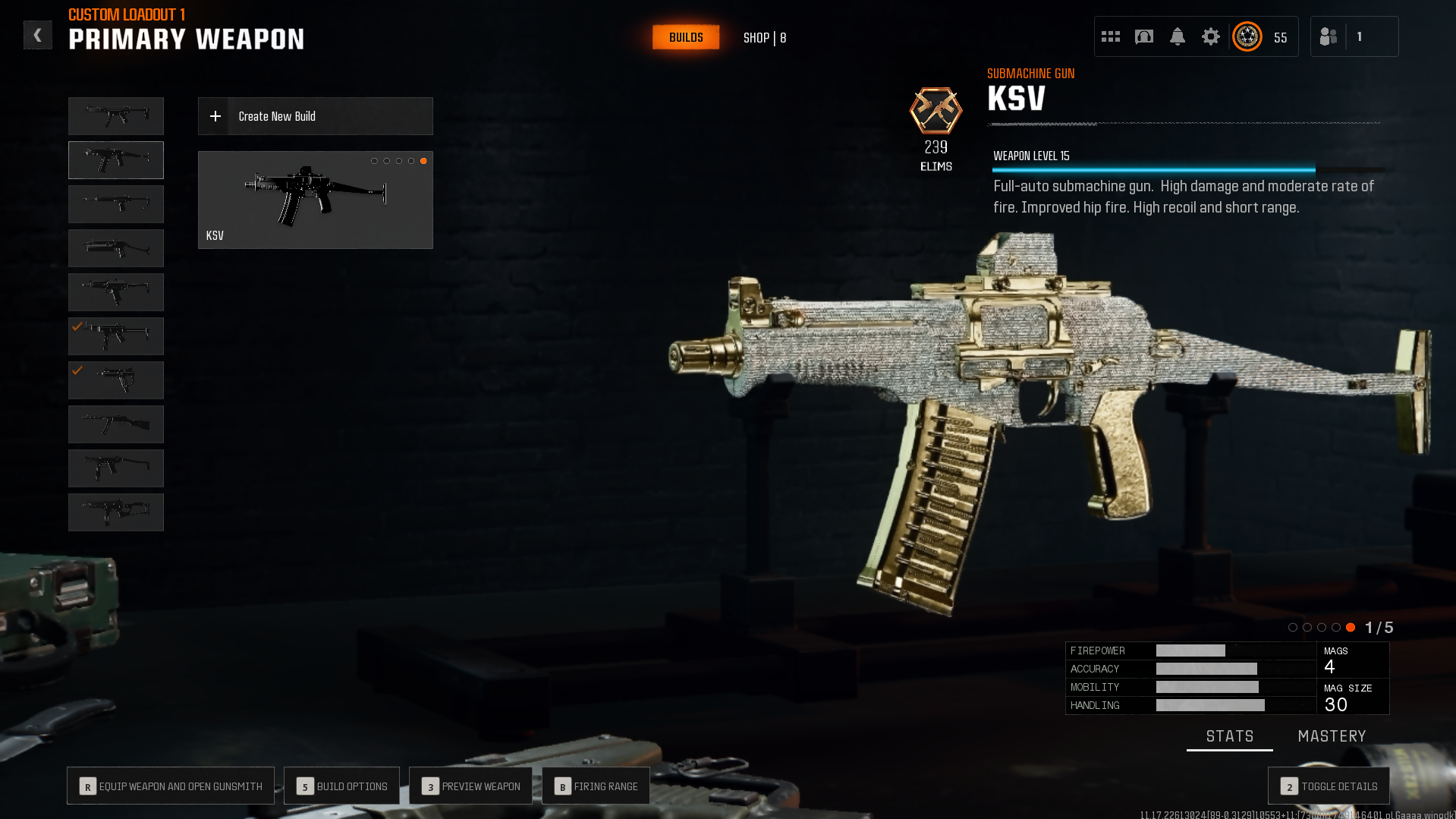The image size is (1456, 819).
Task: Open settings with the gear icon
Action: click(1211, 36)
